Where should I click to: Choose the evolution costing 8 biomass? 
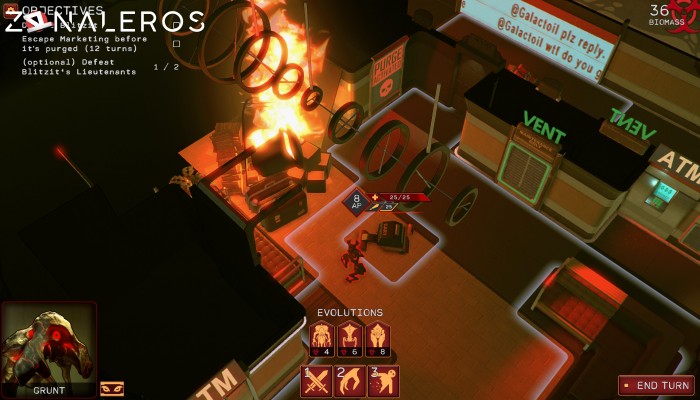point(377,338)
